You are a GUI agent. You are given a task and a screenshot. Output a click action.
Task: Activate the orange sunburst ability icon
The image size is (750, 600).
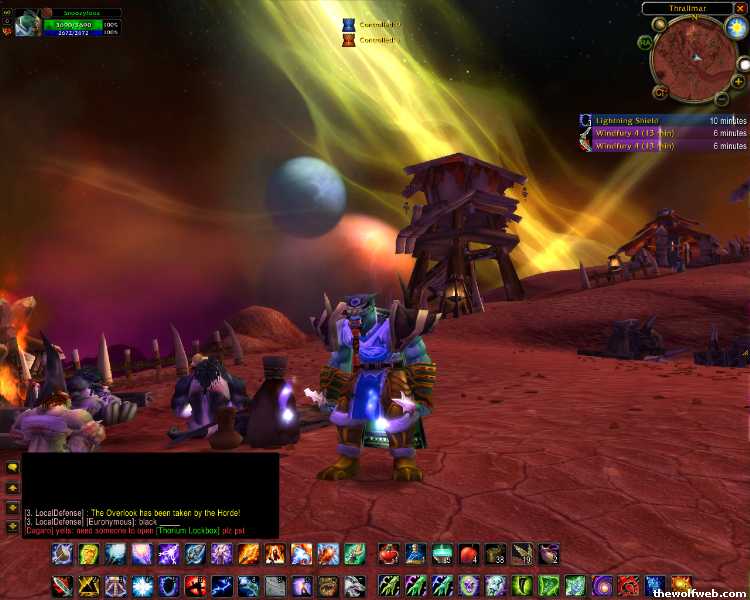681,585
